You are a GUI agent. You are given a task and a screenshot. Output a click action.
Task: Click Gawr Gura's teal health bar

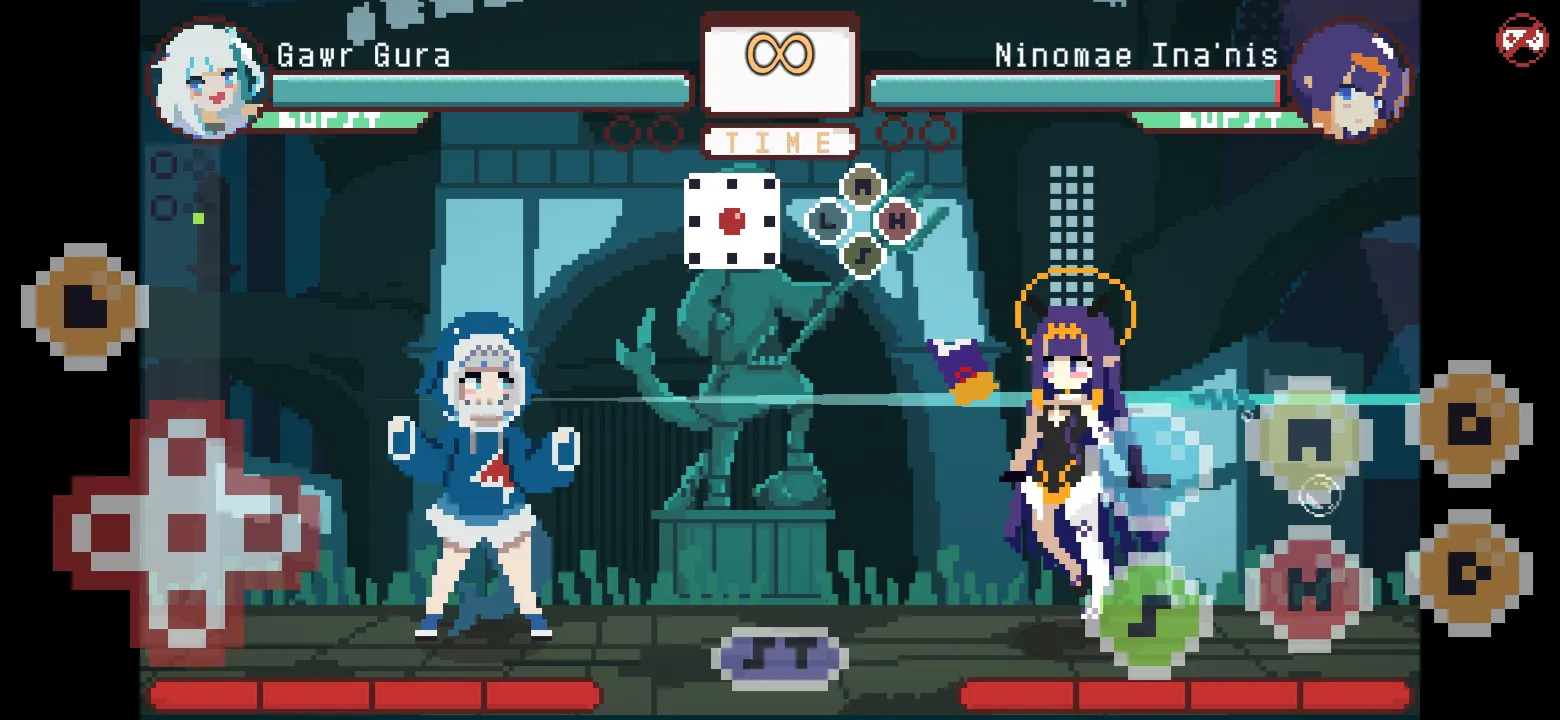click(480, 90)
